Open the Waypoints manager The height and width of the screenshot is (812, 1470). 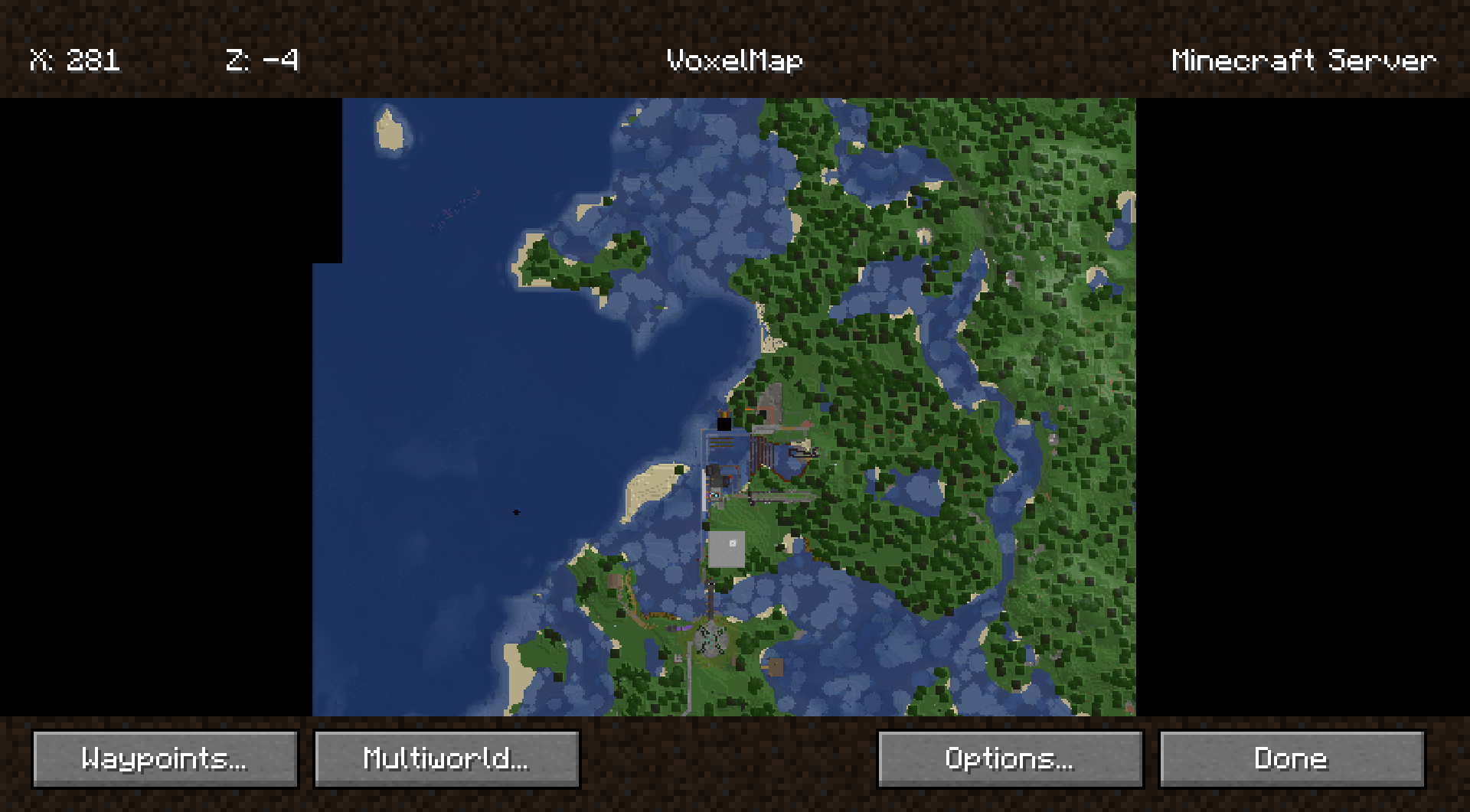coord(165,758)
